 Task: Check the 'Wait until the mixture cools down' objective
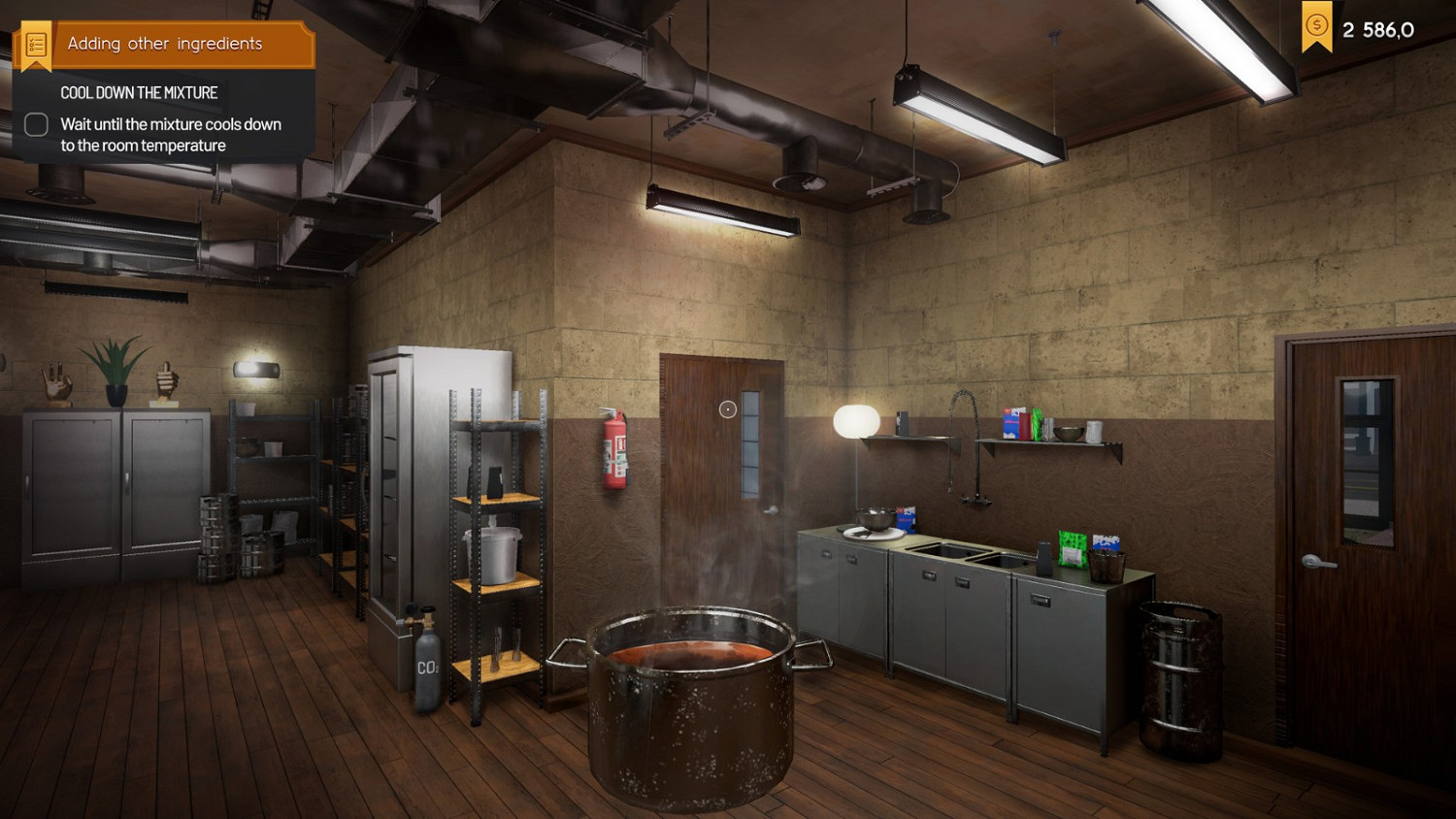click(x=35, y=124)
